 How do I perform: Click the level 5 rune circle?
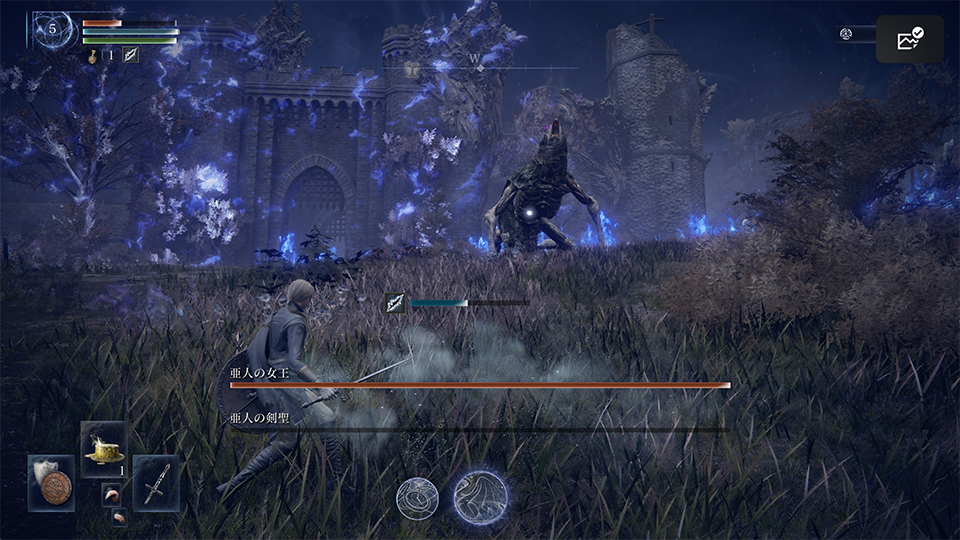(52, 29)
